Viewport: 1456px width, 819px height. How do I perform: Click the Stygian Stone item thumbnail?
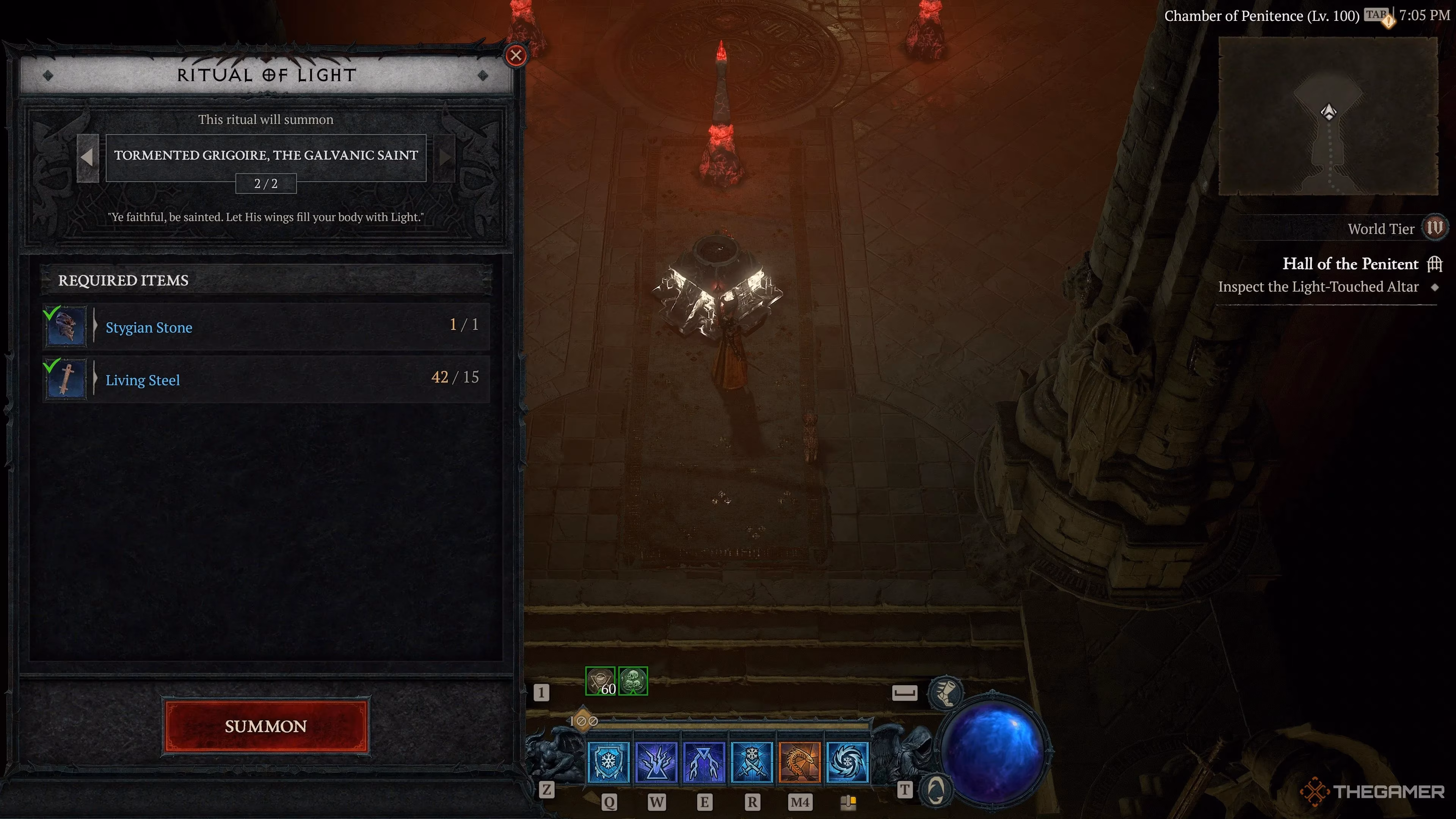tap(66, 327)
